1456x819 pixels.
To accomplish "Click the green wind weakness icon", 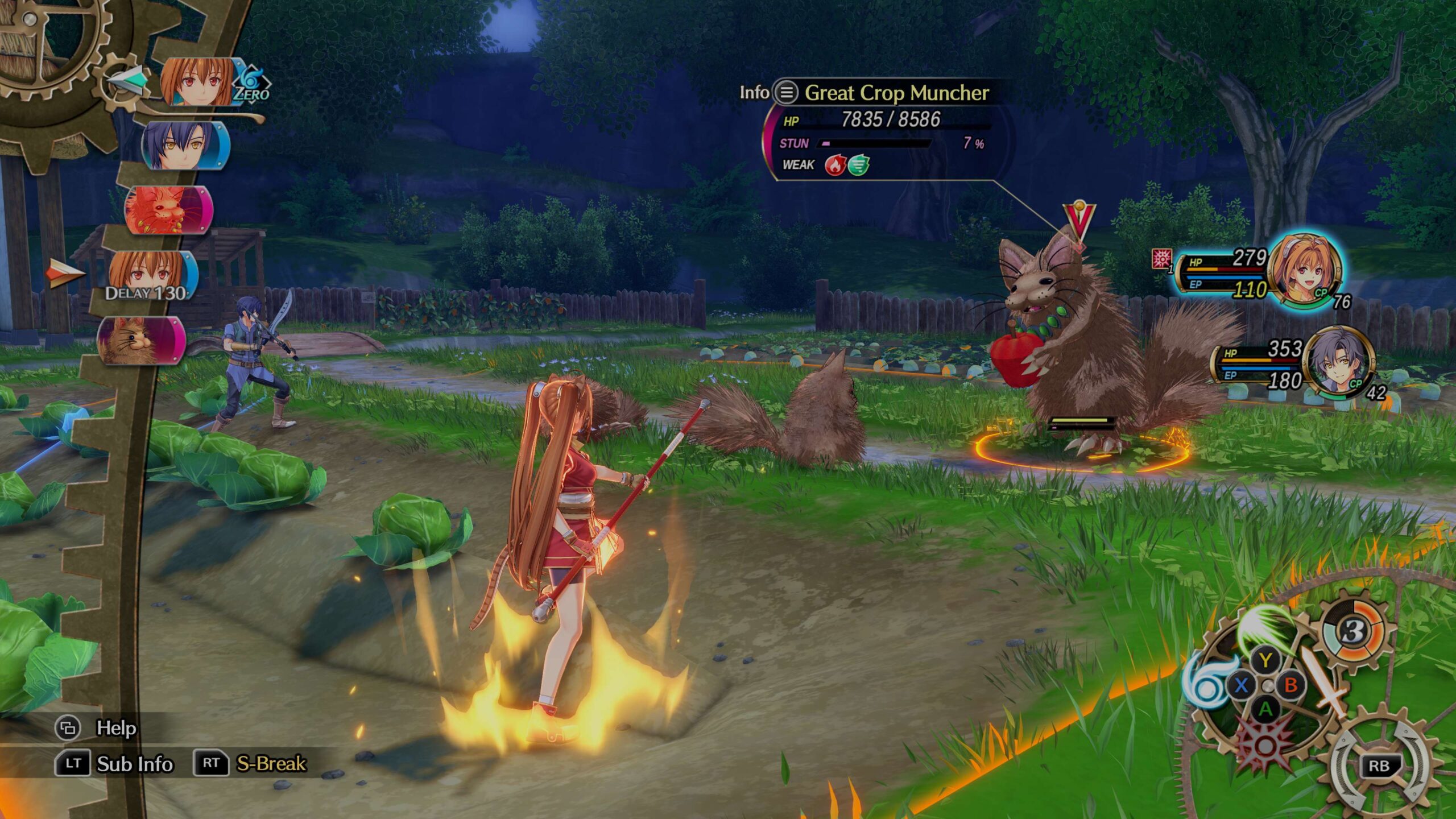I will pos(859,165).
